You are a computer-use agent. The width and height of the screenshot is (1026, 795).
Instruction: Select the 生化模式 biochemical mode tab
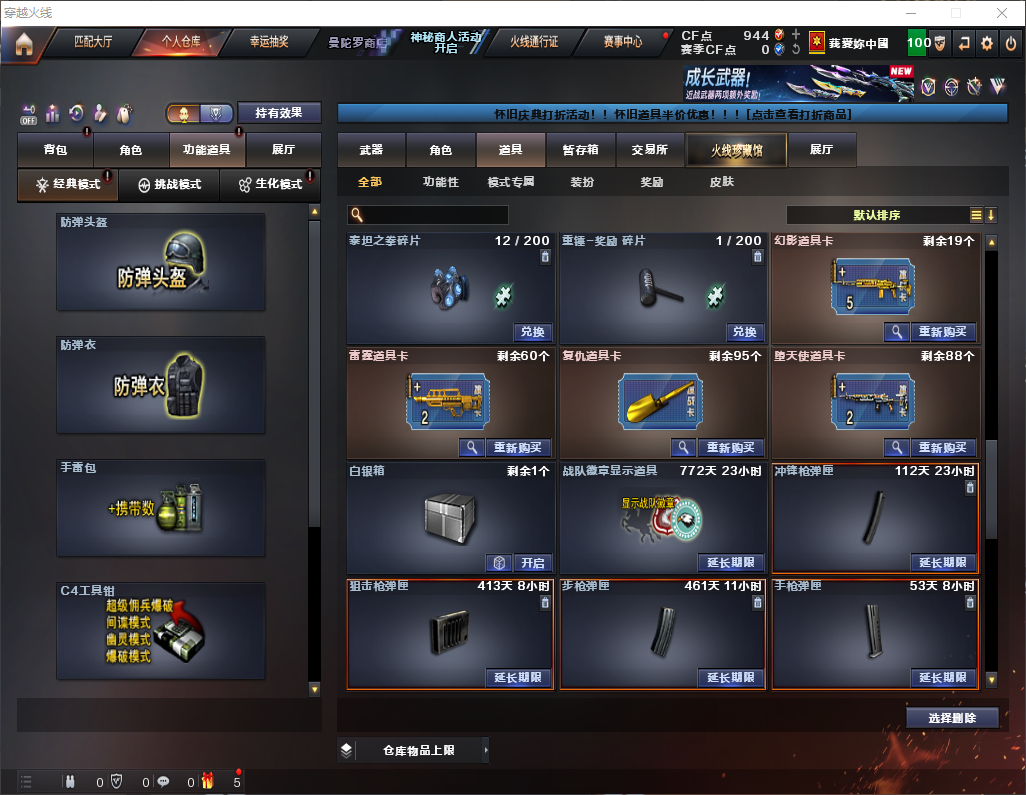(270, 184)
